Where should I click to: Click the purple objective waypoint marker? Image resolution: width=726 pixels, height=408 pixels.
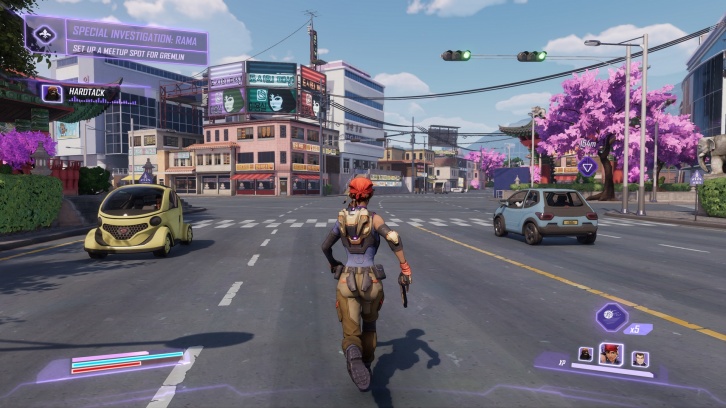(x=588, y=166)
